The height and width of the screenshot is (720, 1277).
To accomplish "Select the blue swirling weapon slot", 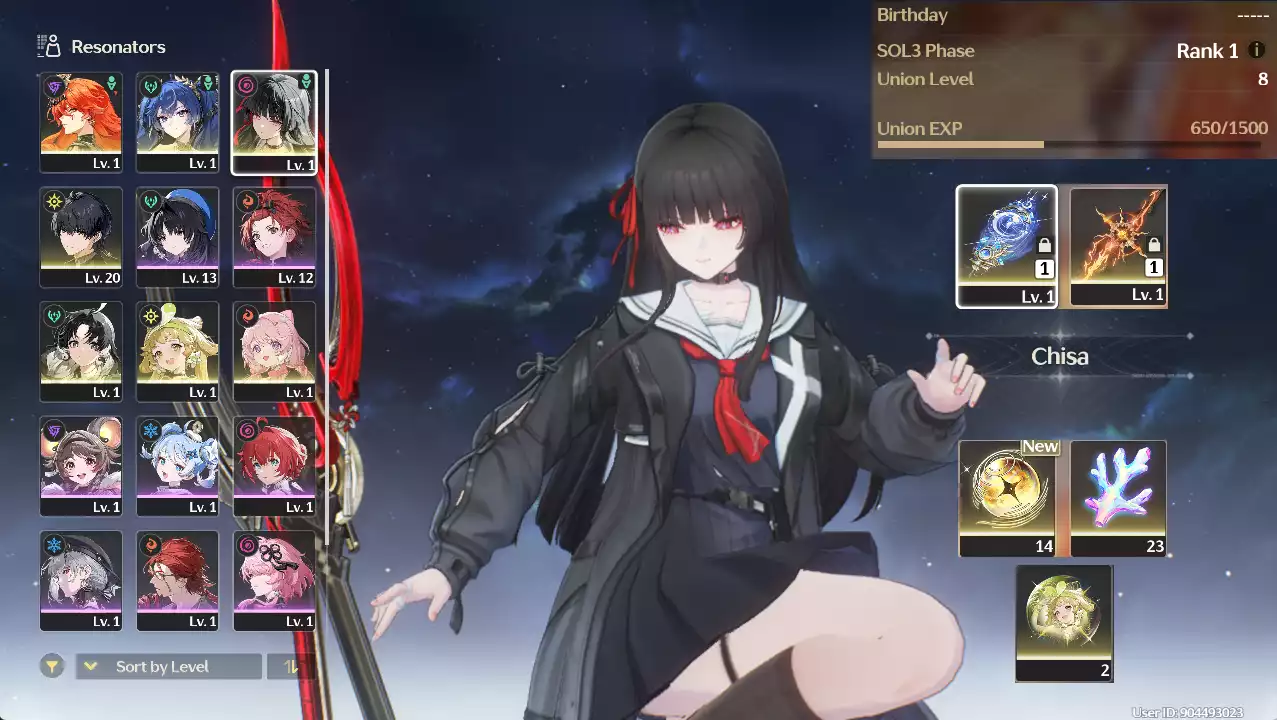I will coord(1006,246).
